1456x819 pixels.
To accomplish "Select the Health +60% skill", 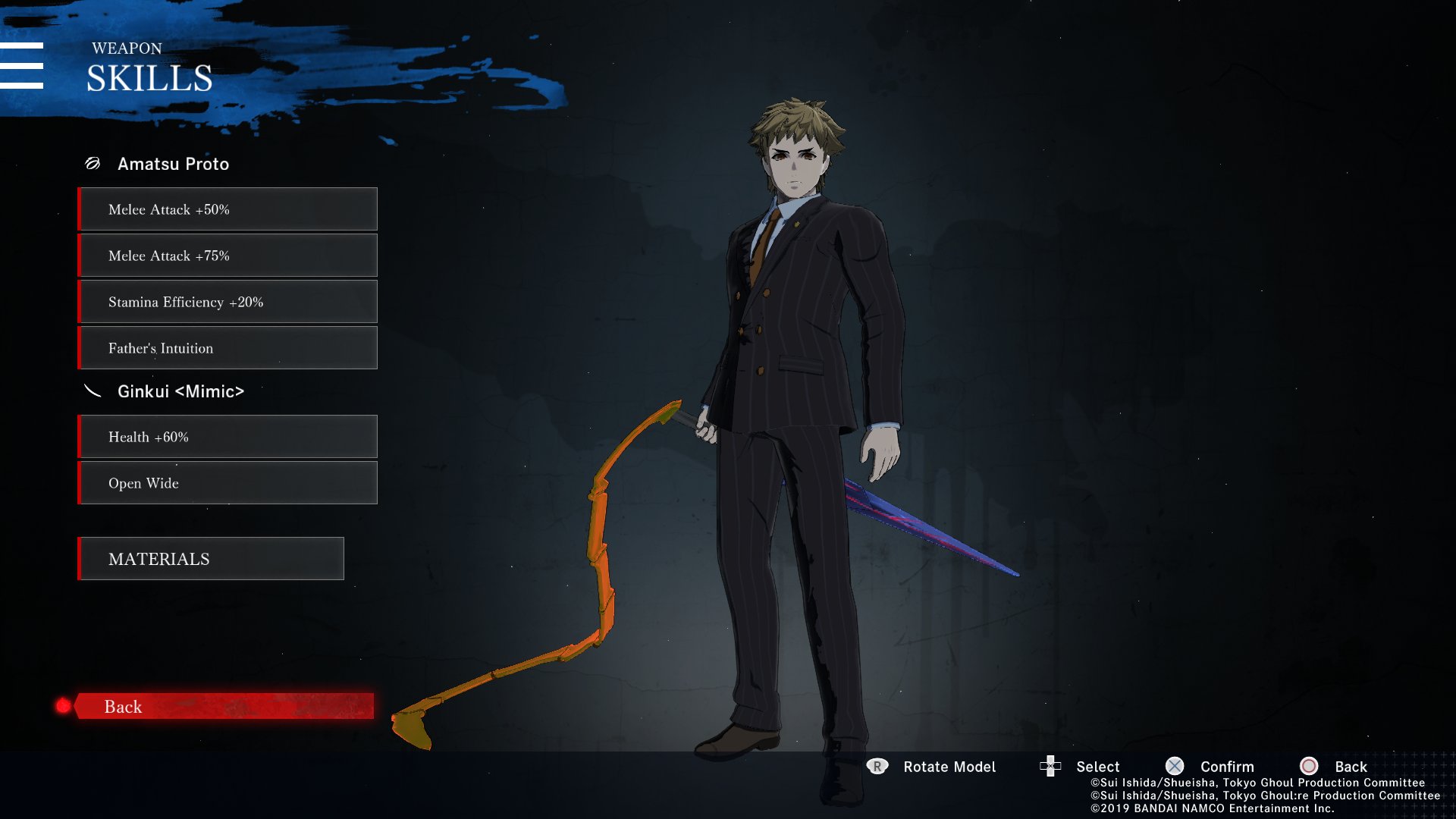I will pyautogui.click(x=227, y=437).
